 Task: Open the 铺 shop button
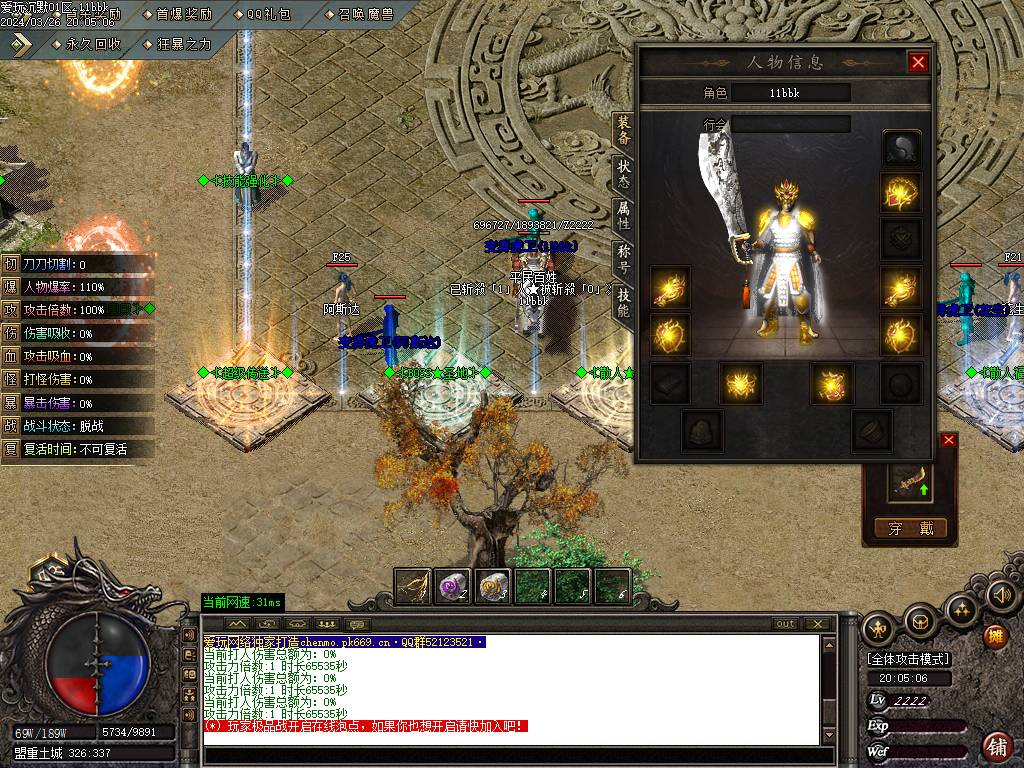point(997,746)
